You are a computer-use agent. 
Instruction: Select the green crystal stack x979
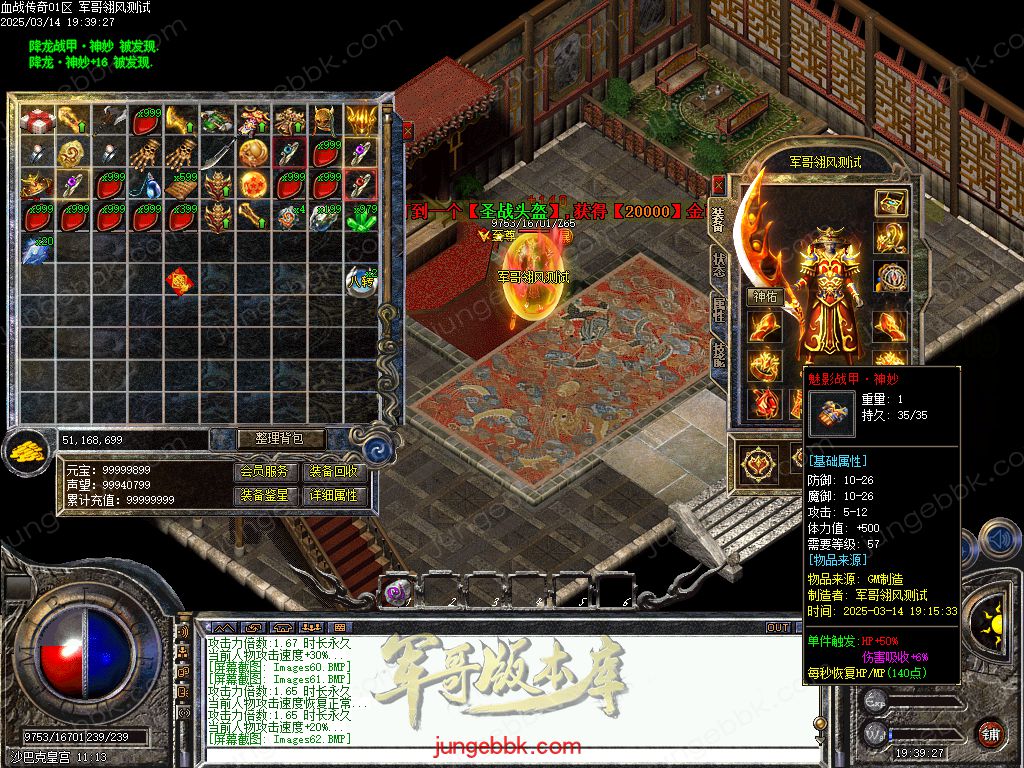[x=361, y=217]
